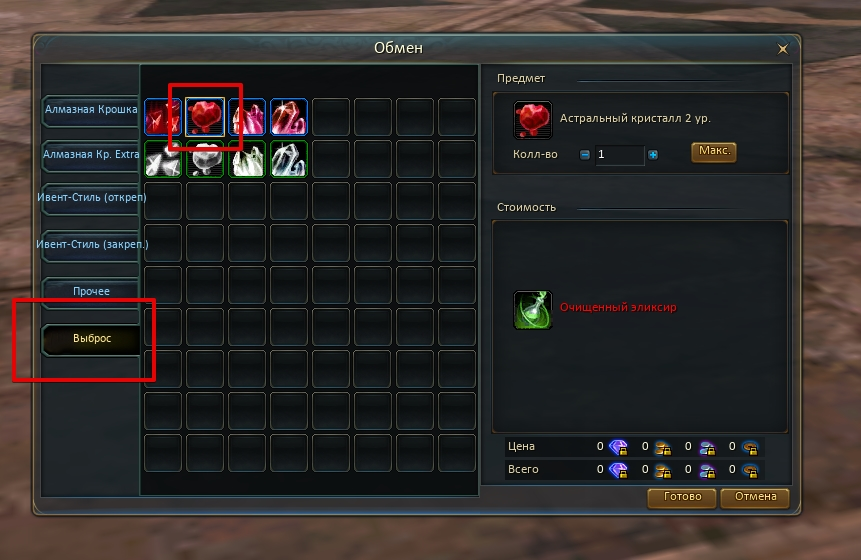Viewport: 861px width, 560px height.
Task: Confirm the exchange with Готово
Action: [x=681, y=498]
